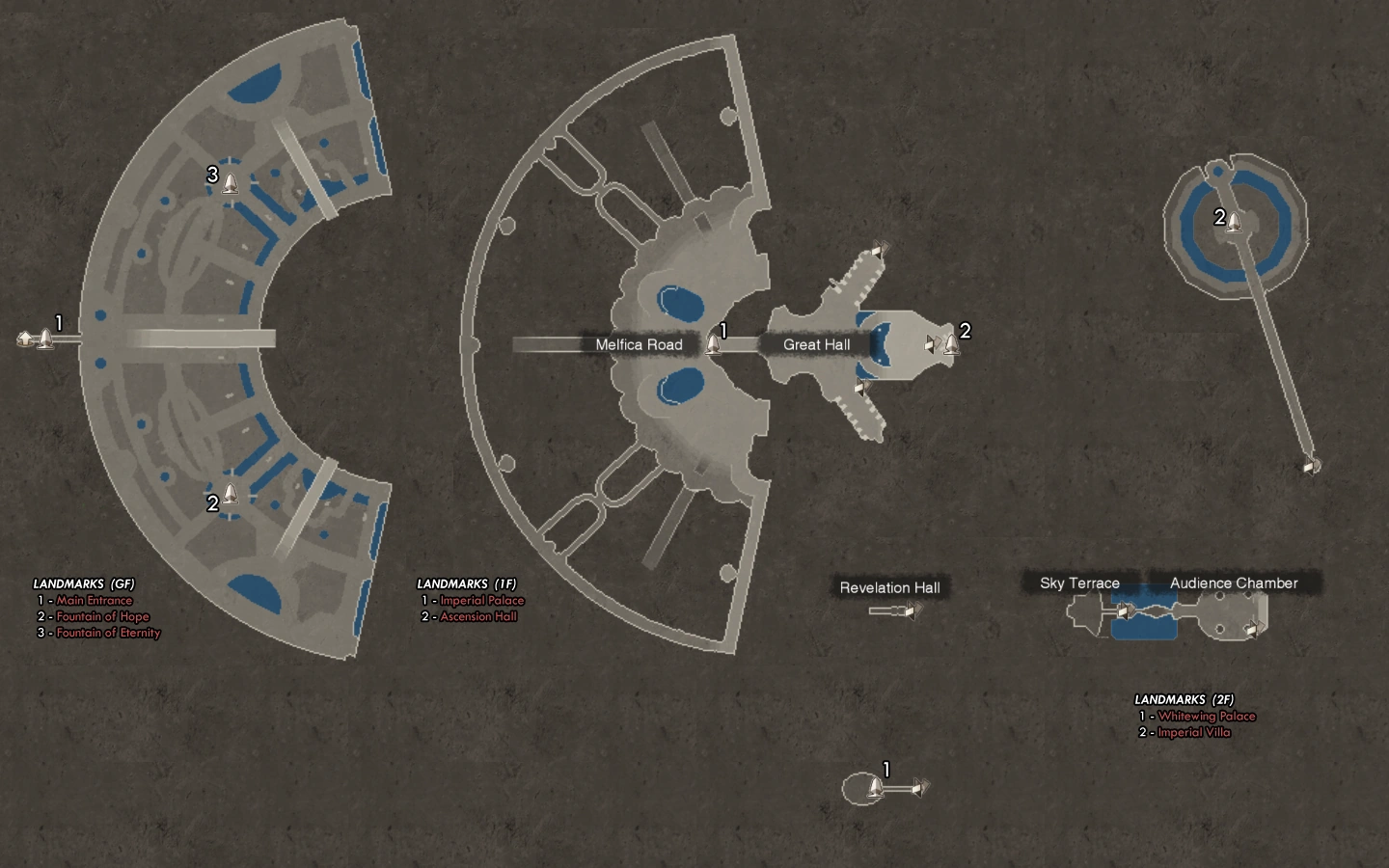The width and height of the screenshot is (1389, 868).
Task: Open the Audience Chamber label
Action: click(x=1234, y=583)
